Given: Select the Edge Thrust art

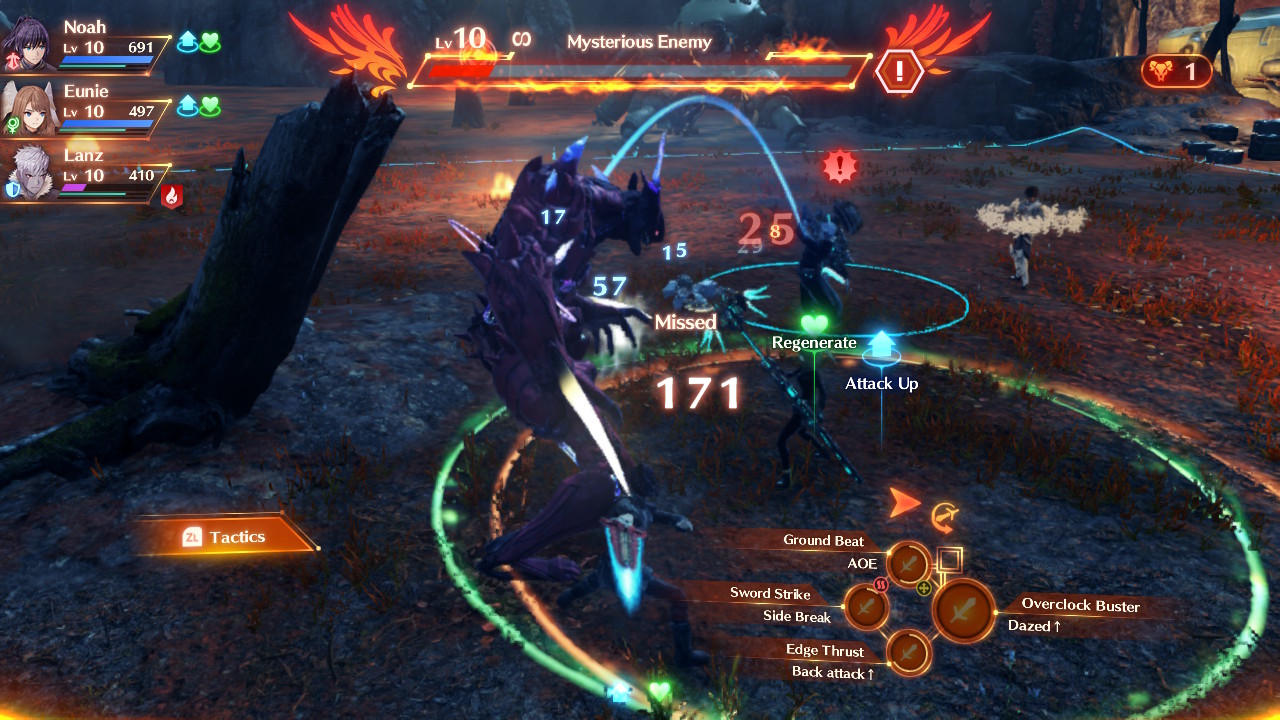Looking at the screenshot, I should click(x=908, y=653).
